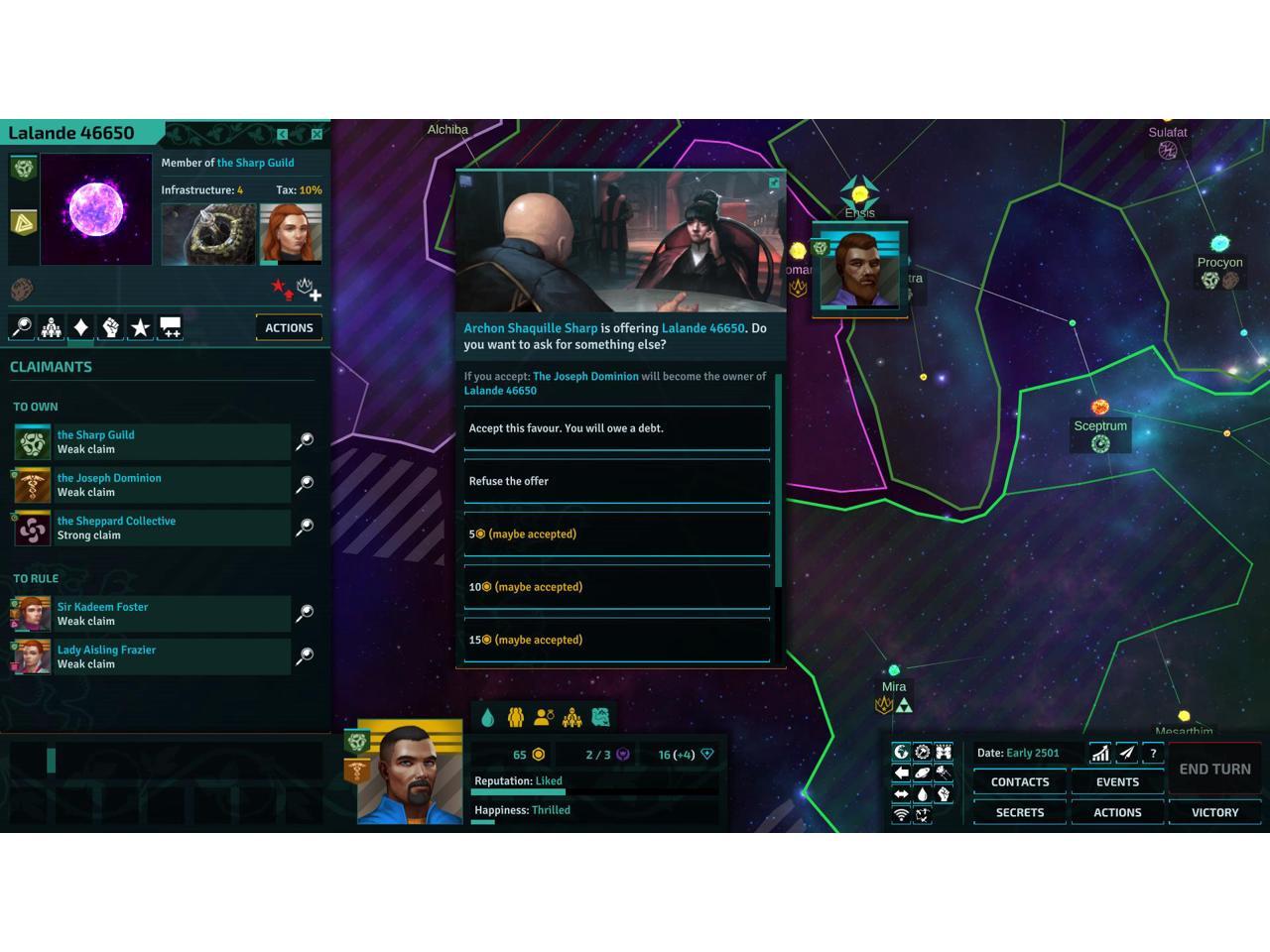This screenshot has height=952, width=1270.
Task: Open the Secrets screen
Action: [x=1019, y=812]
